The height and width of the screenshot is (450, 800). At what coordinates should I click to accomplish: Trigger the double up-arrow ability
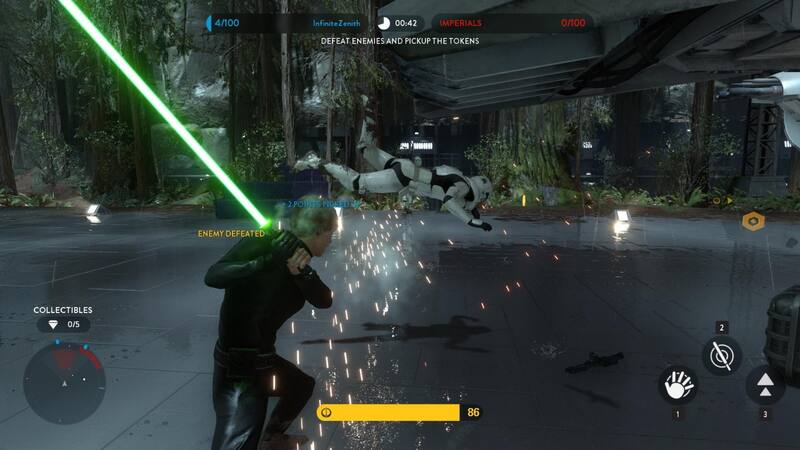pos(765,385)
